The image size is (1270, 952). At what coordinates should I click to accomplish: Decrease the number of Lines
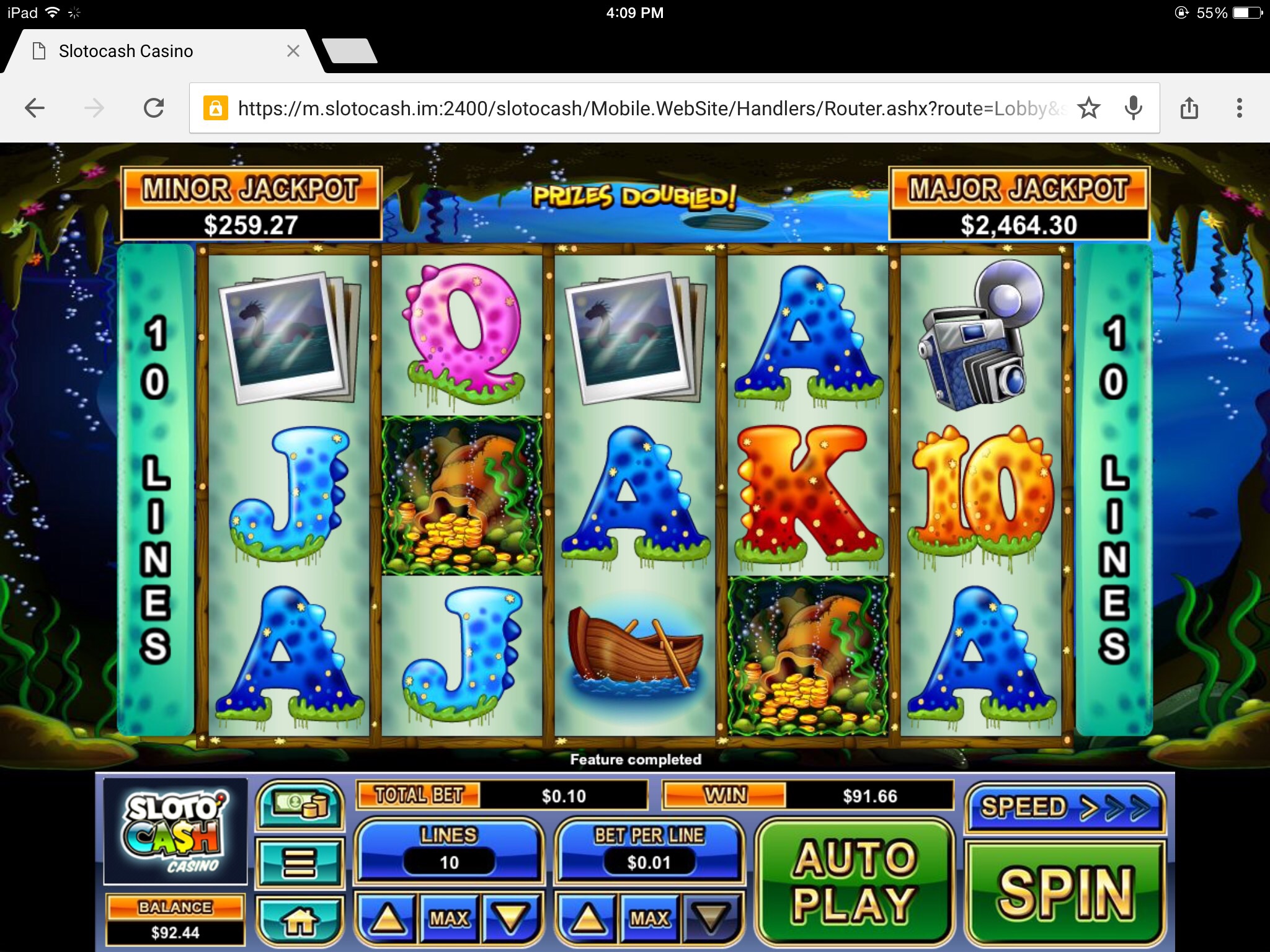pyautogui.click(x=510, y=918)
